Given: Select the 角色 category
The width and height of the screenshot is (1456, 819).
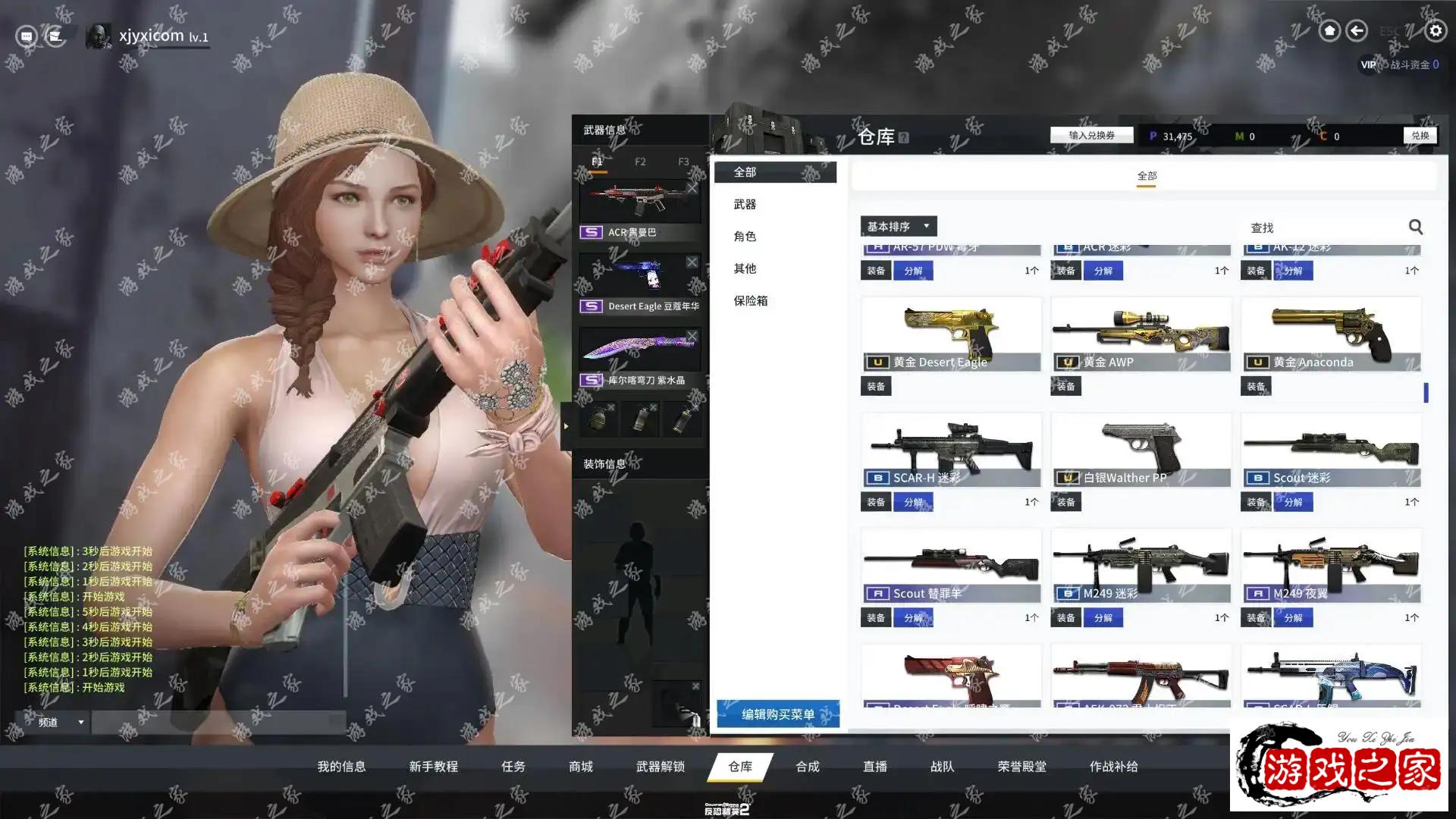Looking at the screenshot, I should click(x=745, y=236).
